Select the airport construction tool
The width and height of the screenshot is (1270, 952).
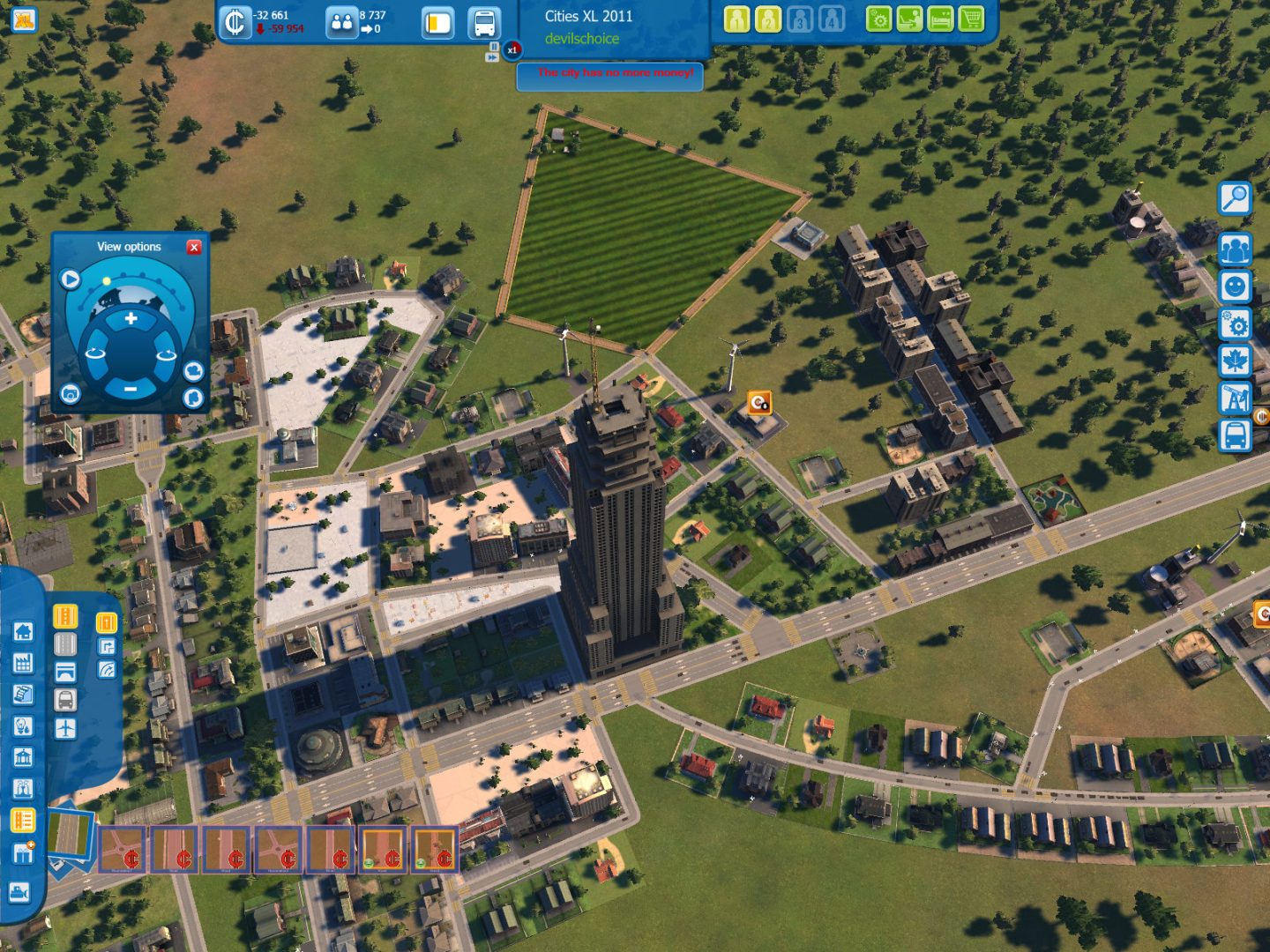(x=65, y=728)
